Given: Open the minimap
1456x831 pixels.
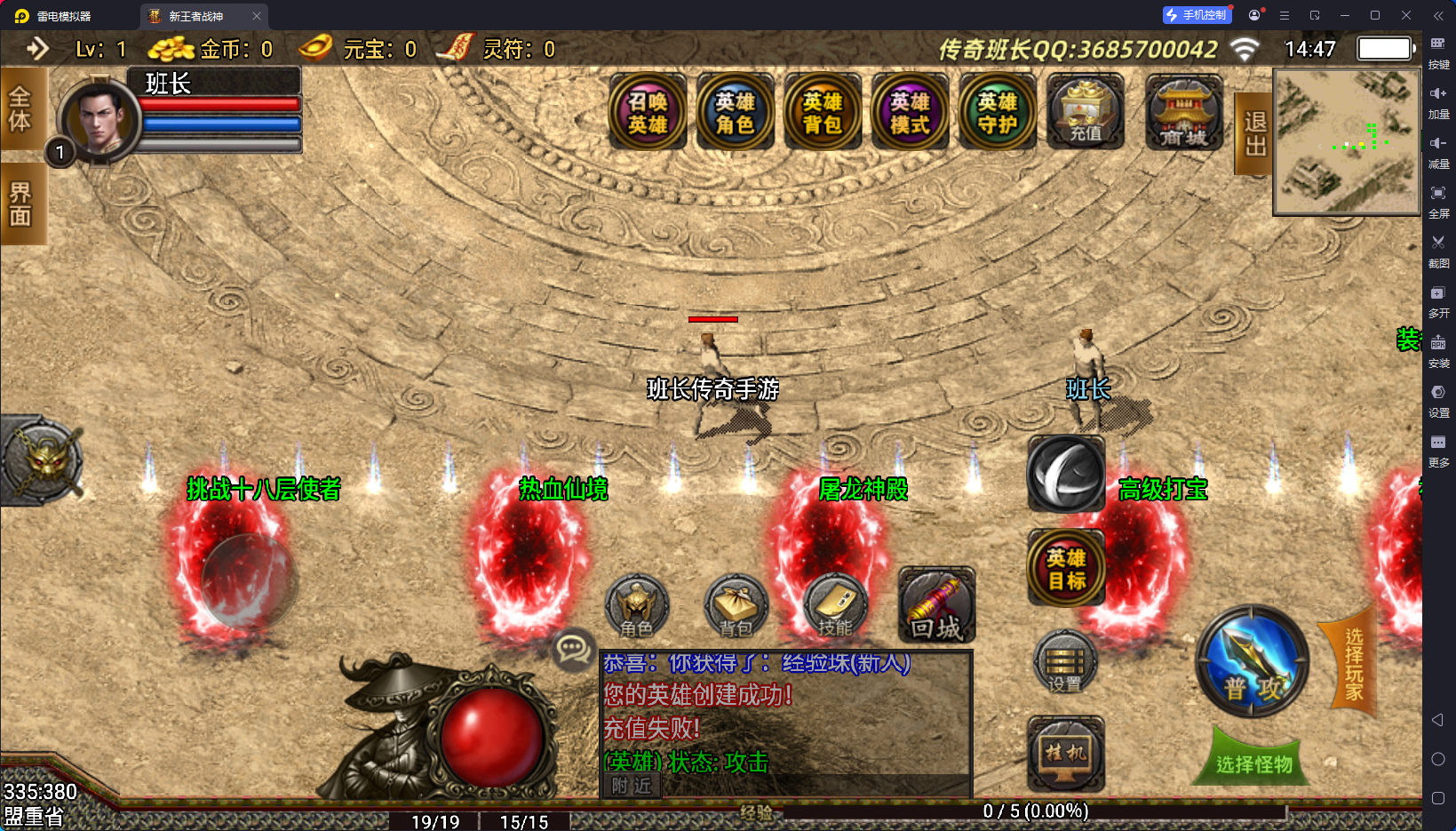Looking at the screenshot, I should 1346,142.
